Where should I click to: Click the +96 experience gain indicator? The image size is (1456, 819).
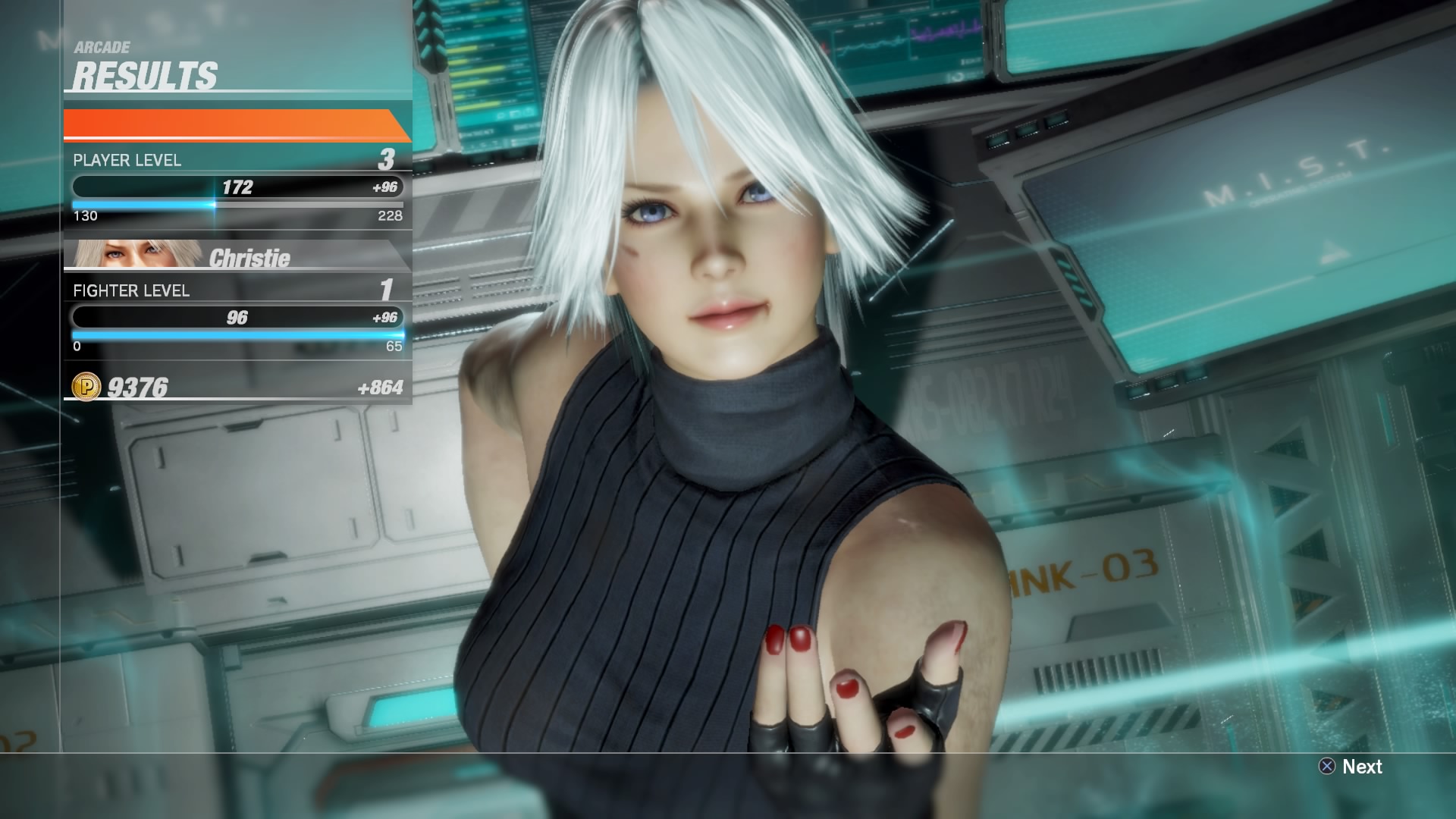[x=385, y=187]
